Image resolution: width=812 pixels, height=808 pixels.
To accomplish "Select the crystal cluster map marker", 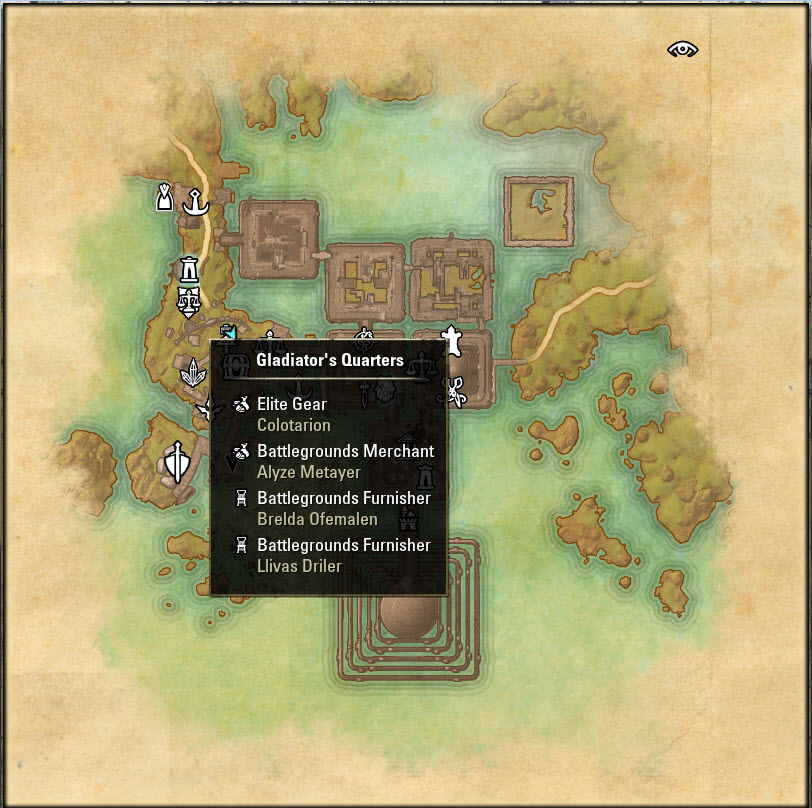I will (192, 375).
